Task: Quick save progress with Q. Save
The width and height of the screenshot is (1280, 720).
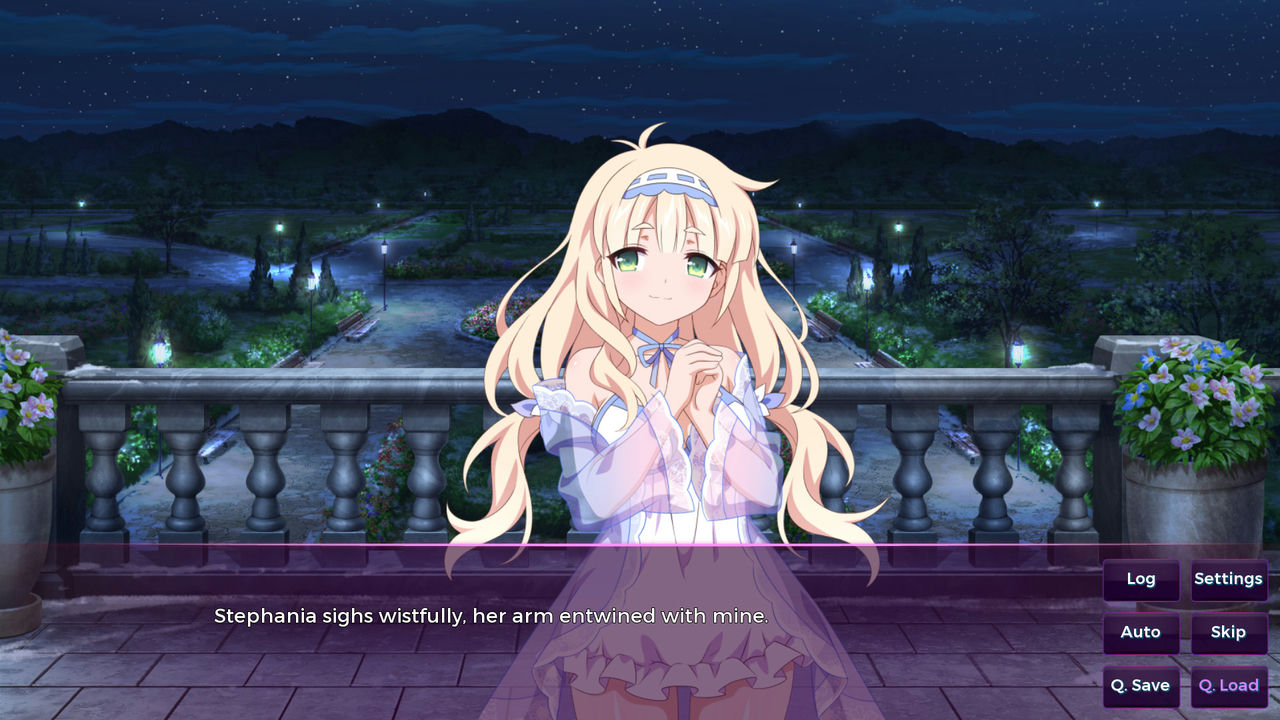Action: 1140,686
